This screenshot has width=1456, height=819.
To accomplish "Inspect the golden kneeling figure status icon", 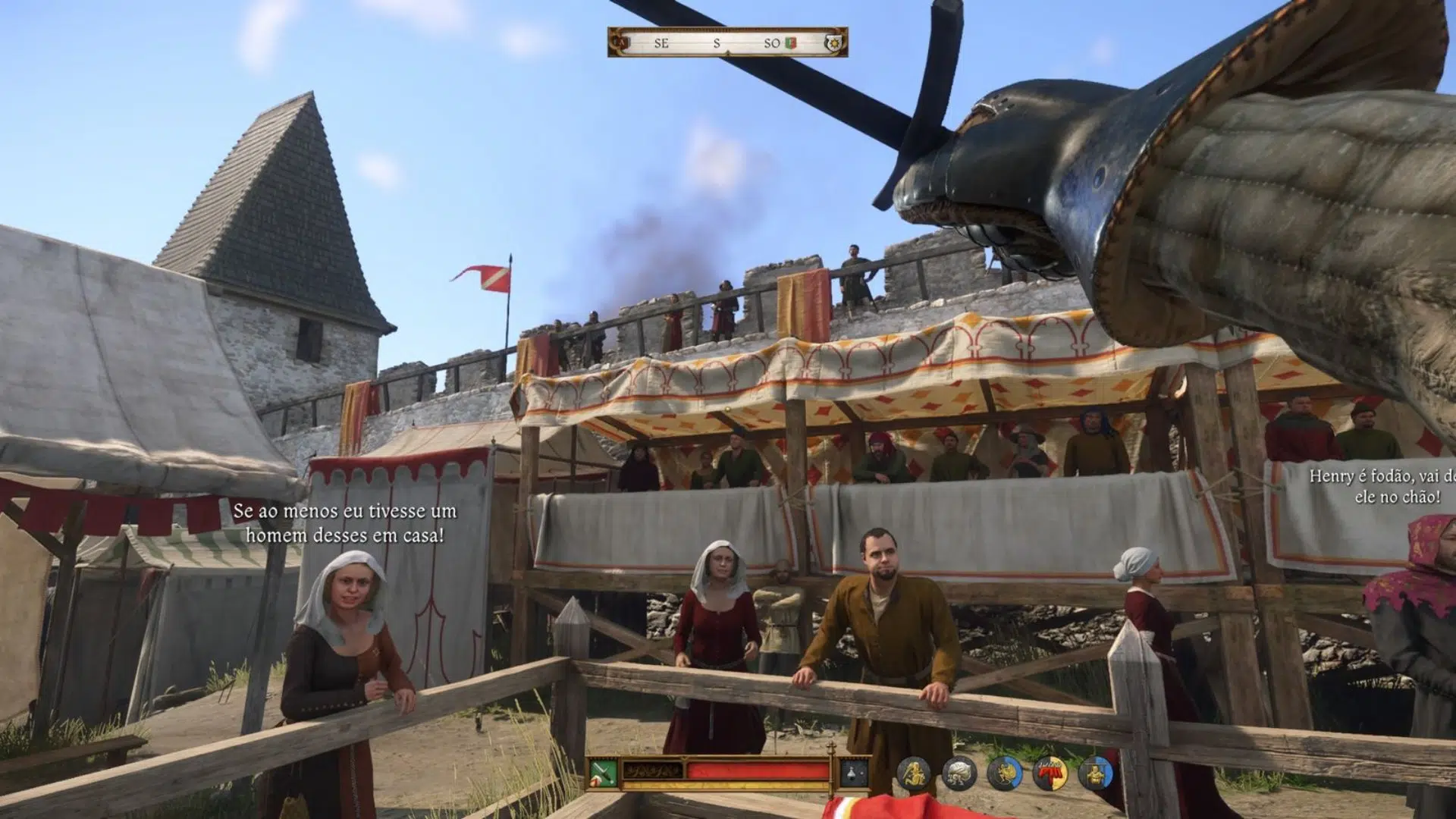I will [x=913, y=774].
